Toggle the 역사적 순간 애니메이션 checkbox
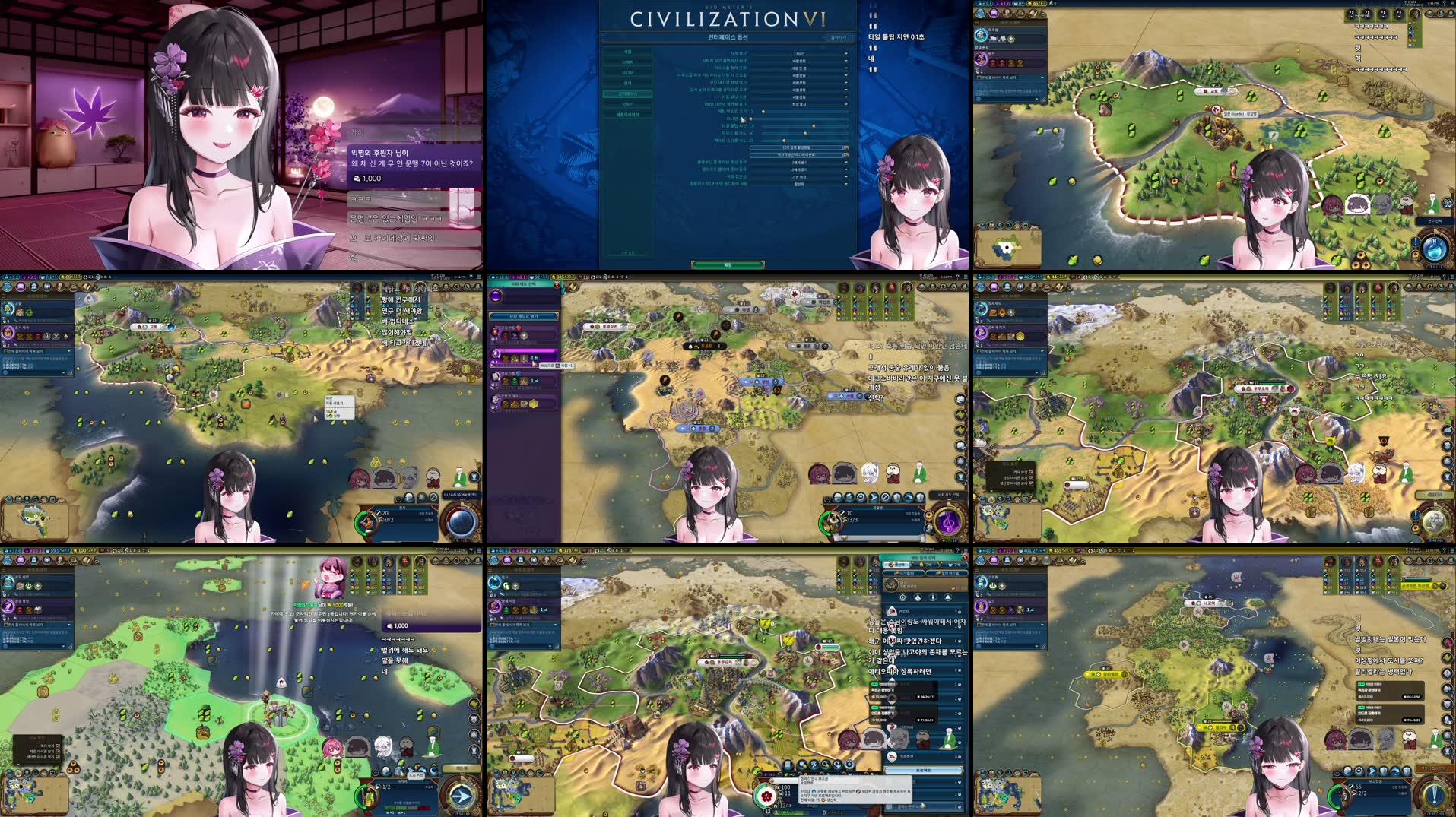 847,156
